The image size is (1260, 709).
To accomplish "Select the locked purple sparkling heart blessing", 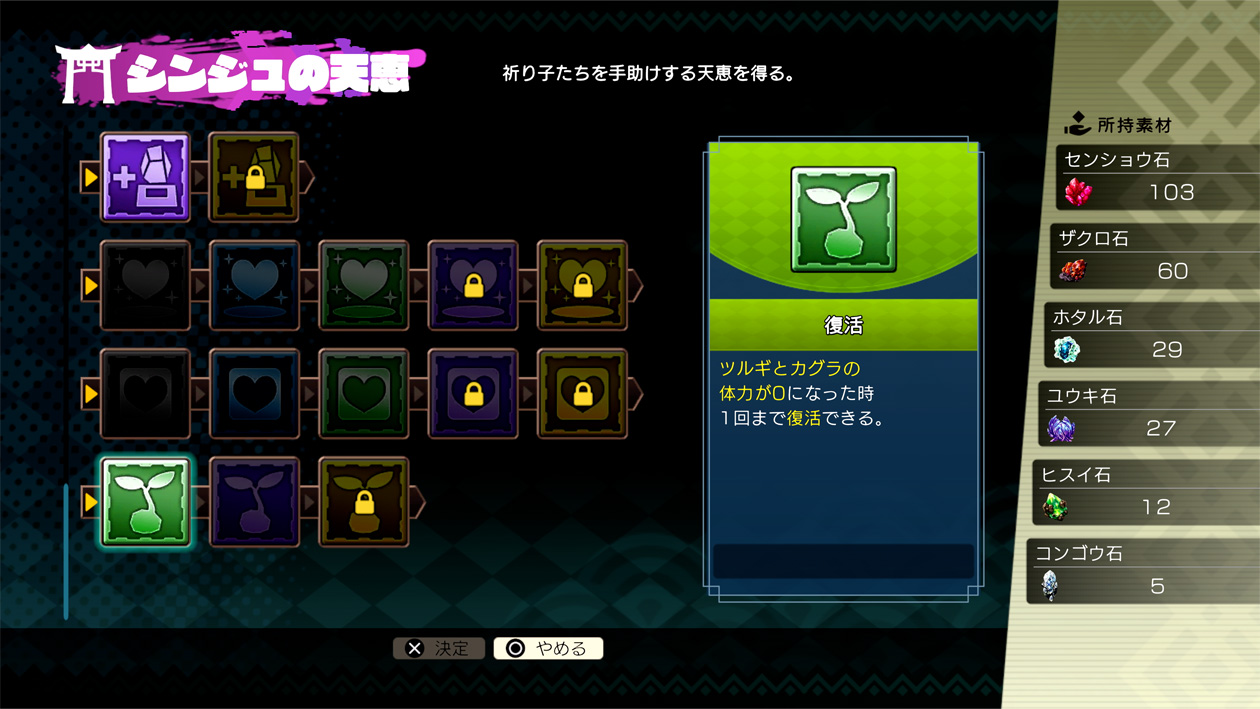I will pyautogui.click(x=473, y=285).
